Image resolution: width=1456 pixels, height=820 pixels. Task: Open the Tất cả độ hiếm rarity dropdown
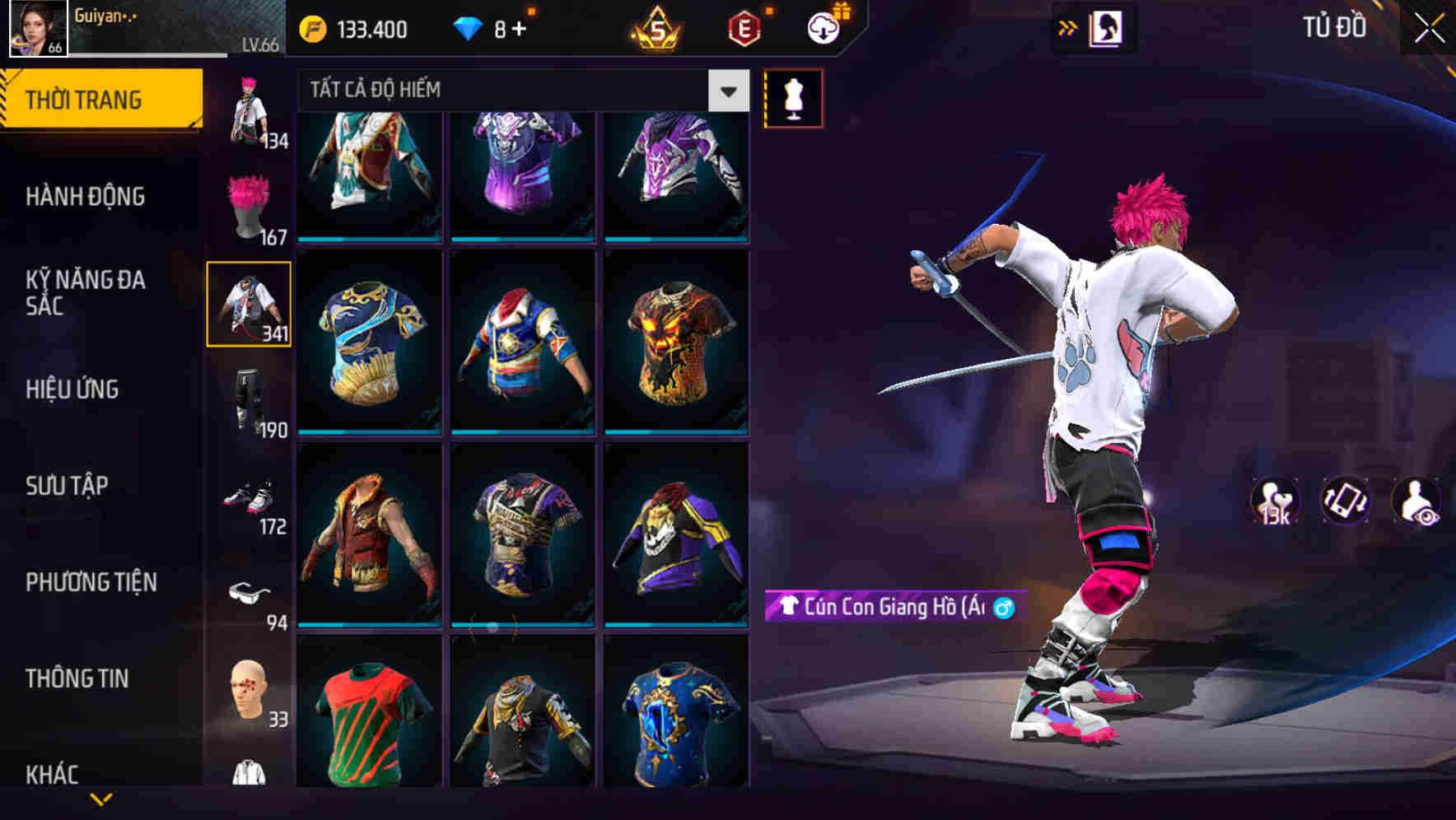pos(519,91)
